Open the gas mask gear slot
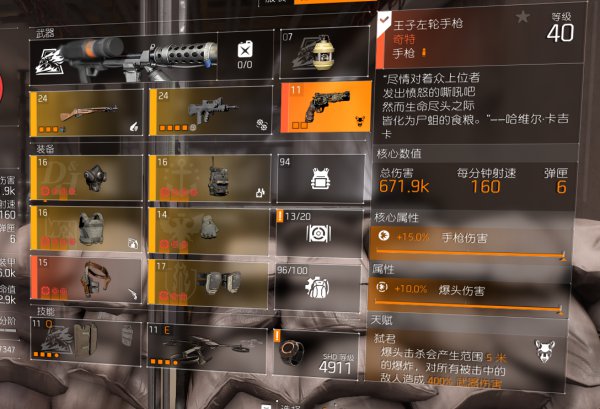600x409 pixels. click(x=88, y=178)
